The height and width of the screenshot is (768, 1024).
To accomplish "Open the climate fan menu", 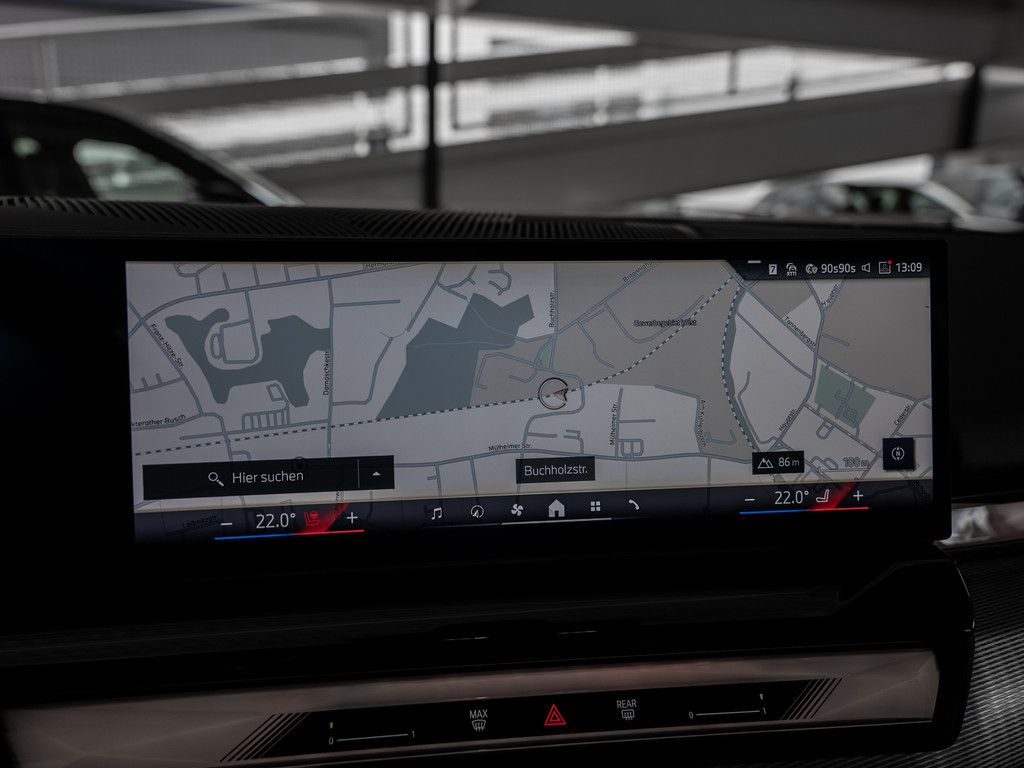I will [517, 510].
